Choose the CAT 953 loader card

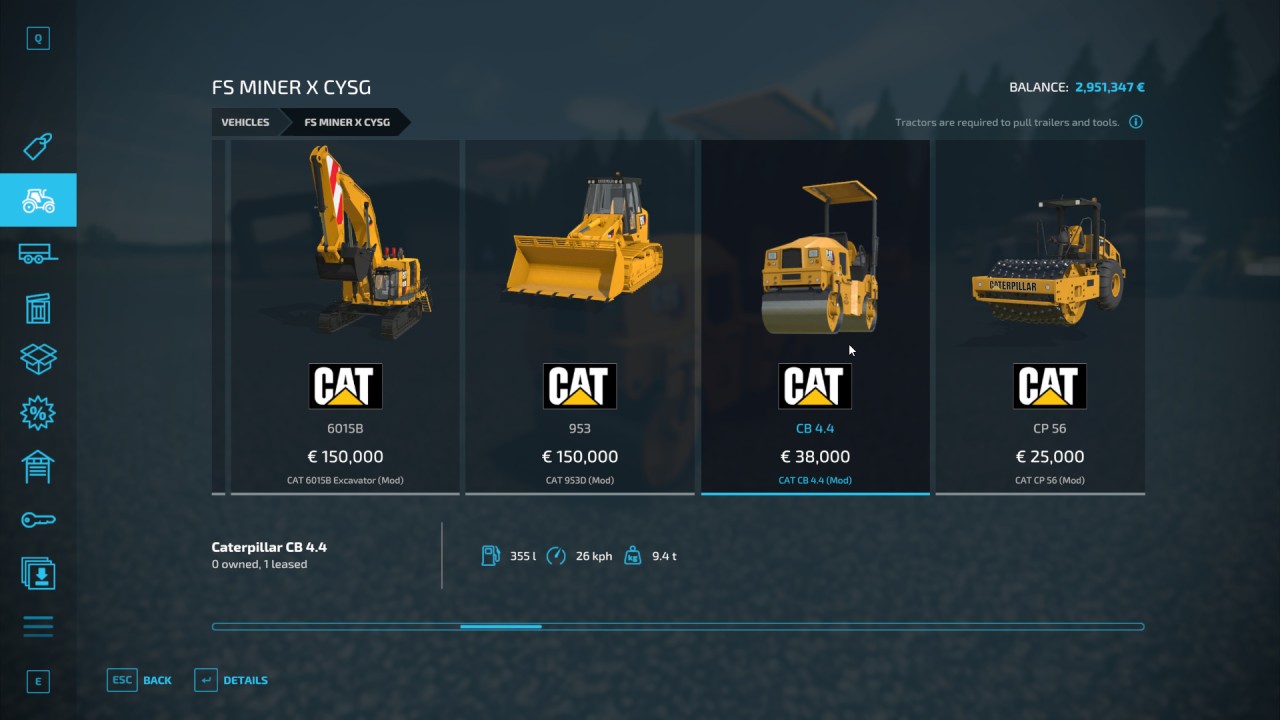[x=580, y=316]
